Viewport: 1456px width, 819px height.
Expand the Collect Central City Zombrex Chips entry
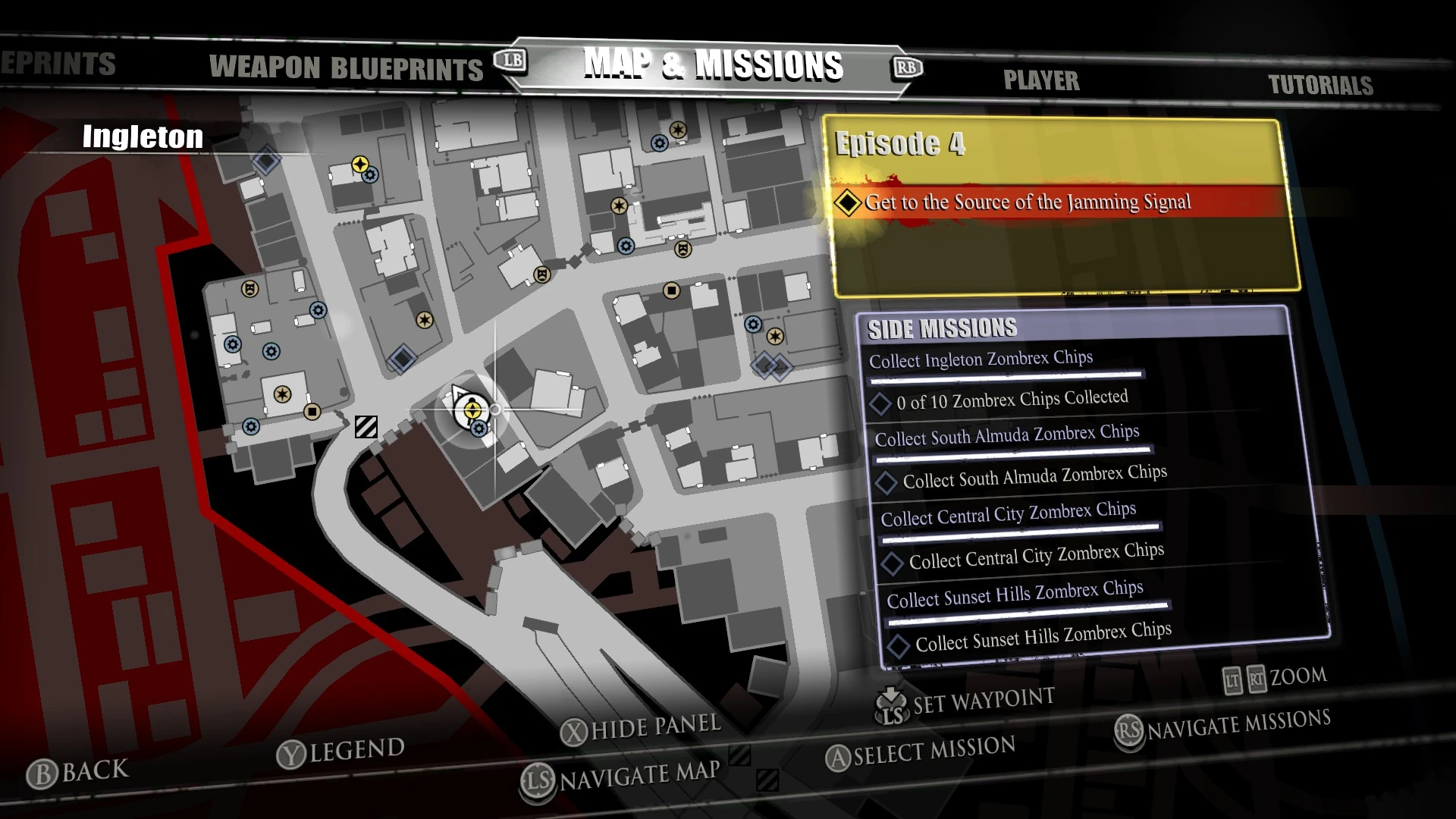click(1009, 513)
